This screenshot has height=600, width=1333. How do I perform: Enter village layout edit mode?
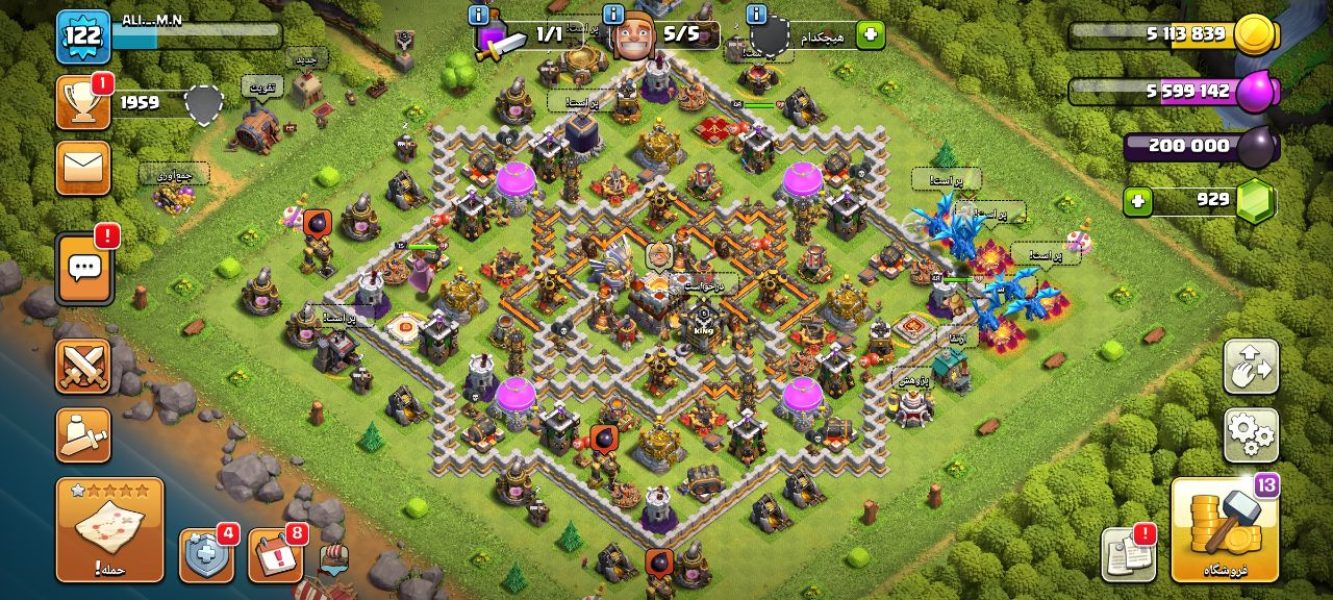click(1251, 367)
